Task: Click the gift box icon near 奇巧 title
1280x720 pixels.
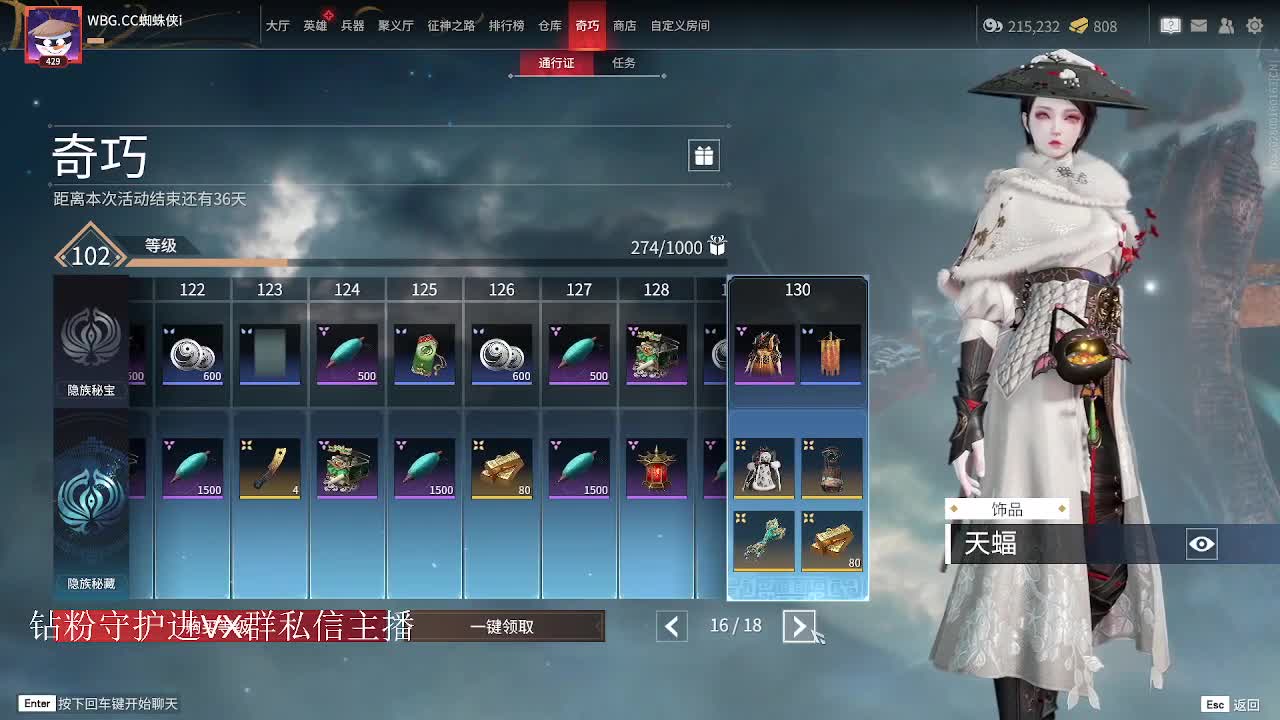Action: point(703,156)
